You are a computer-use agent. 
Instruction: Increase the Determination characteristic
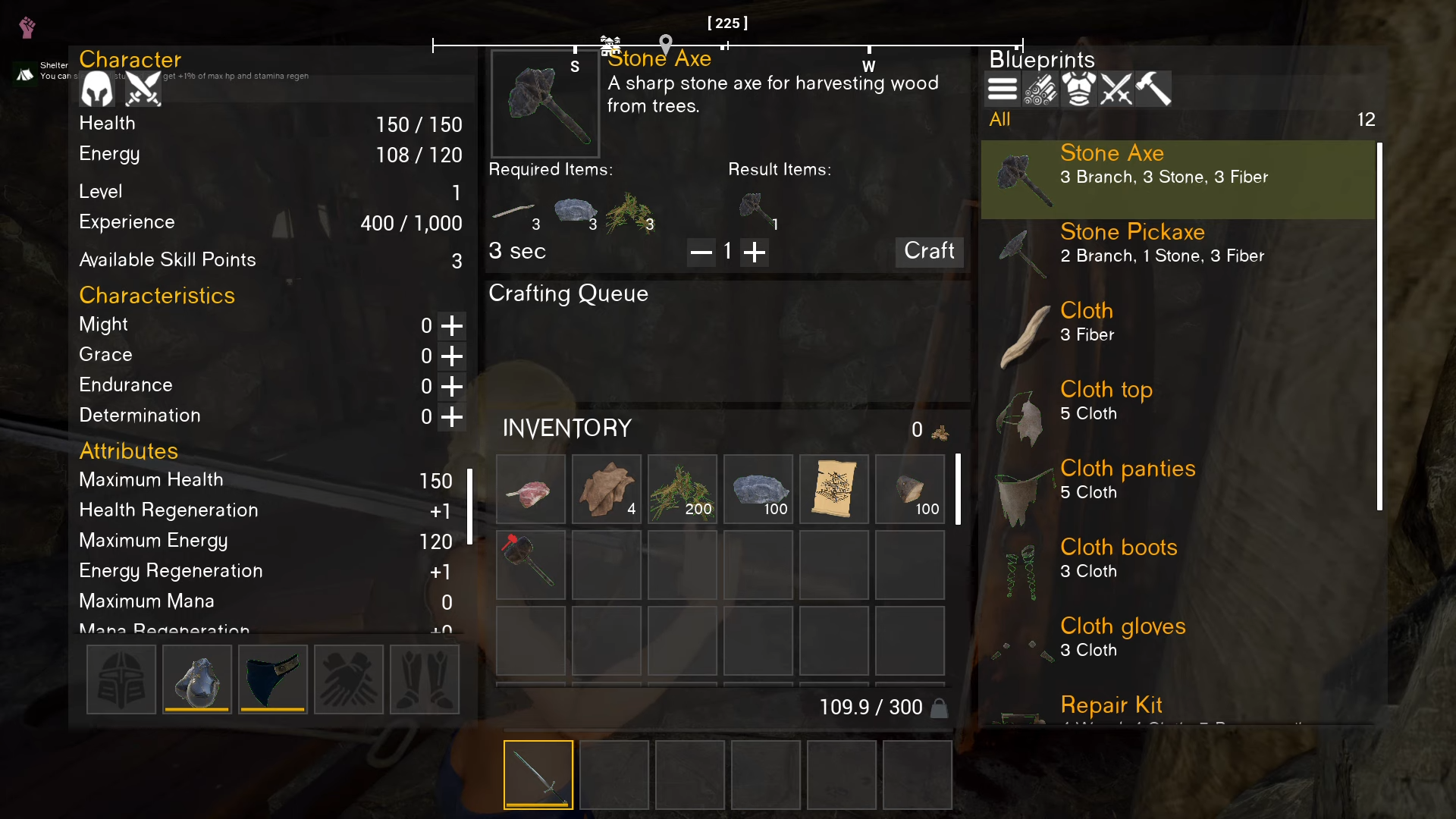pos(452,417)
